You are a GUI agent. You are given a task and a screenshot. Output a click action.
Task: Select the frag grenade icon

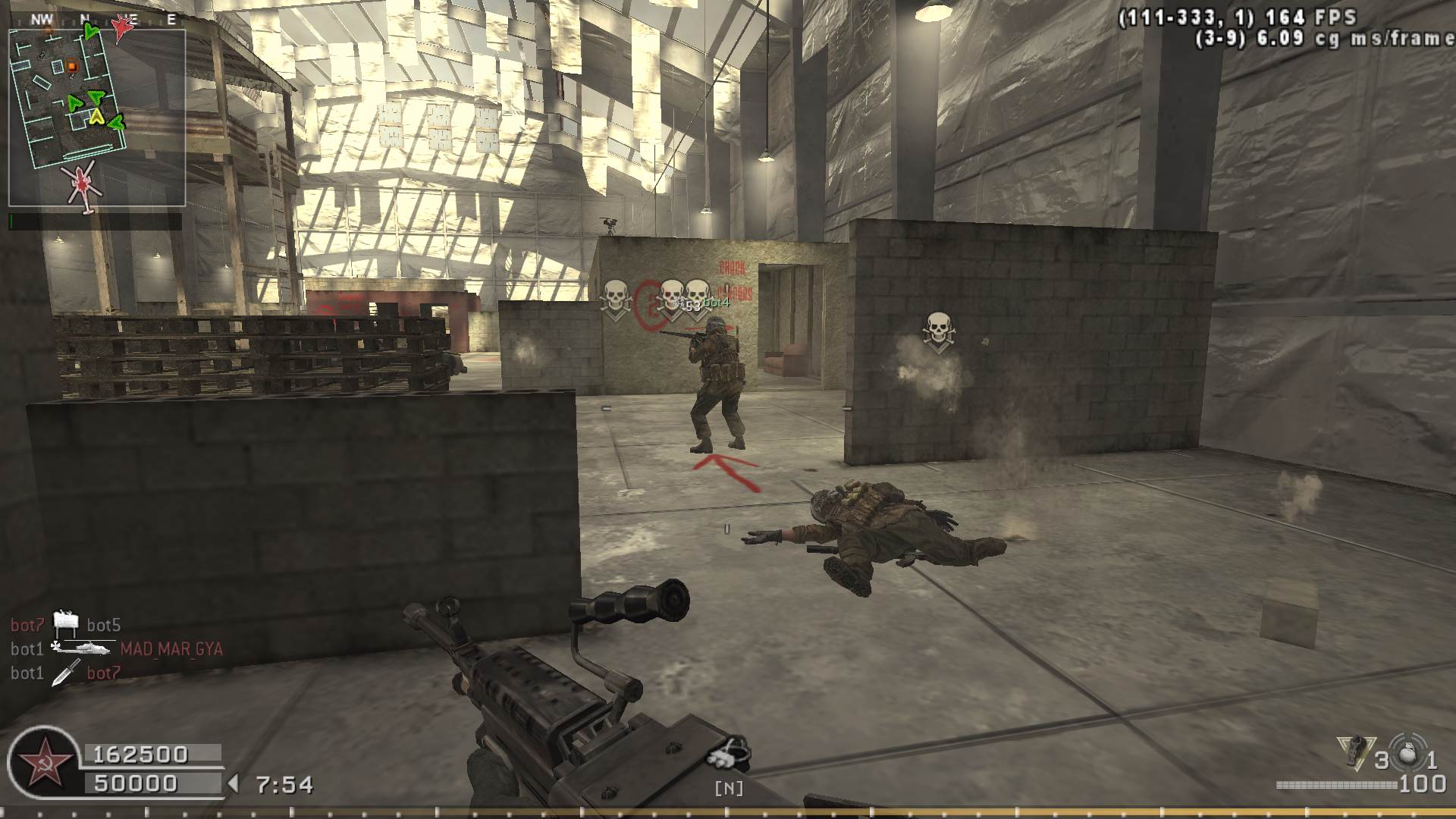pos(1408,752)
